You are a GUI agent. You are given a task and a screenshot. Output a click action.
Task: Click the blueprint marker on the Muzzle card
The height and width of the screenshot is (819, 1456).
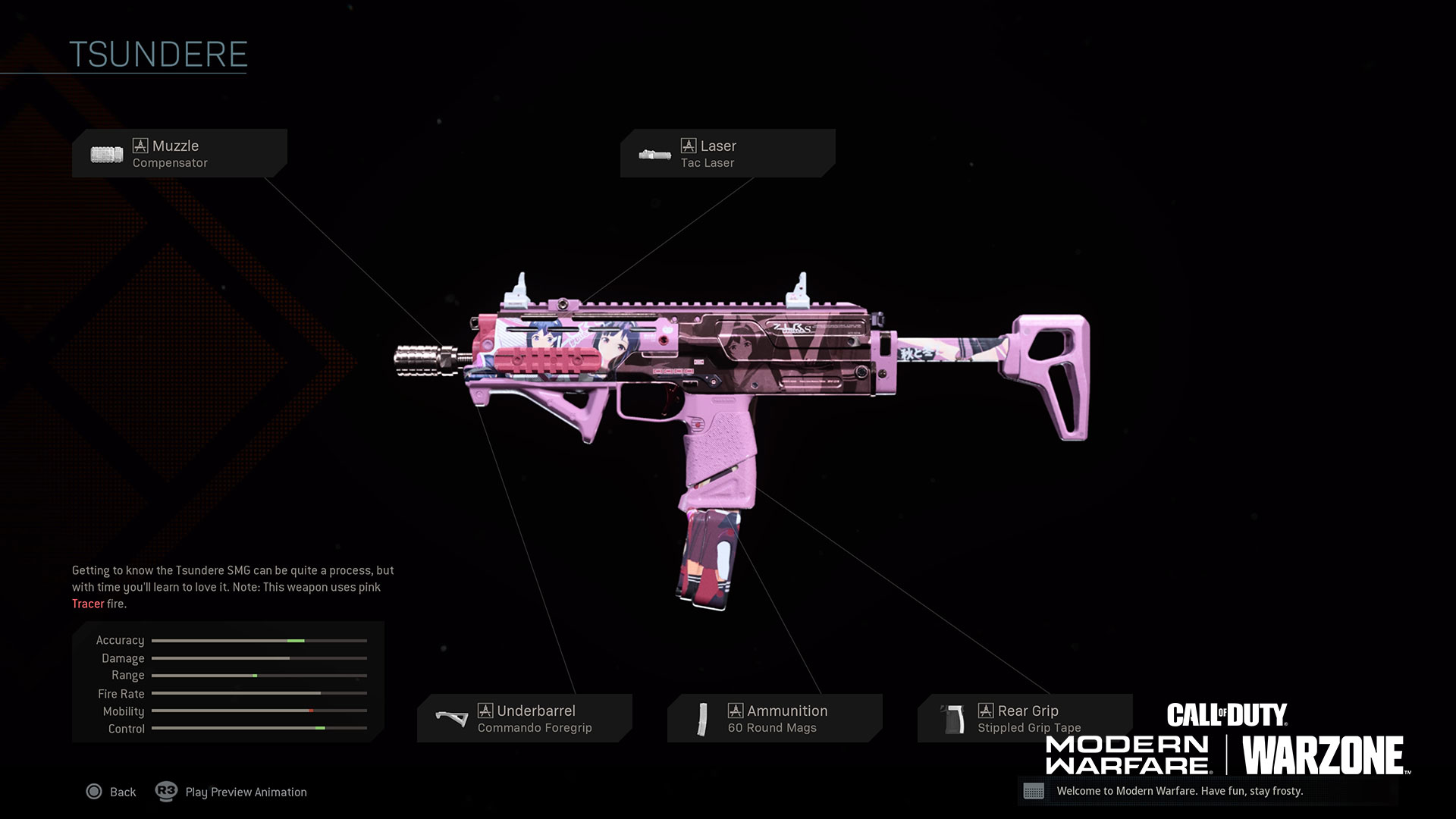(x=141, y=146)
